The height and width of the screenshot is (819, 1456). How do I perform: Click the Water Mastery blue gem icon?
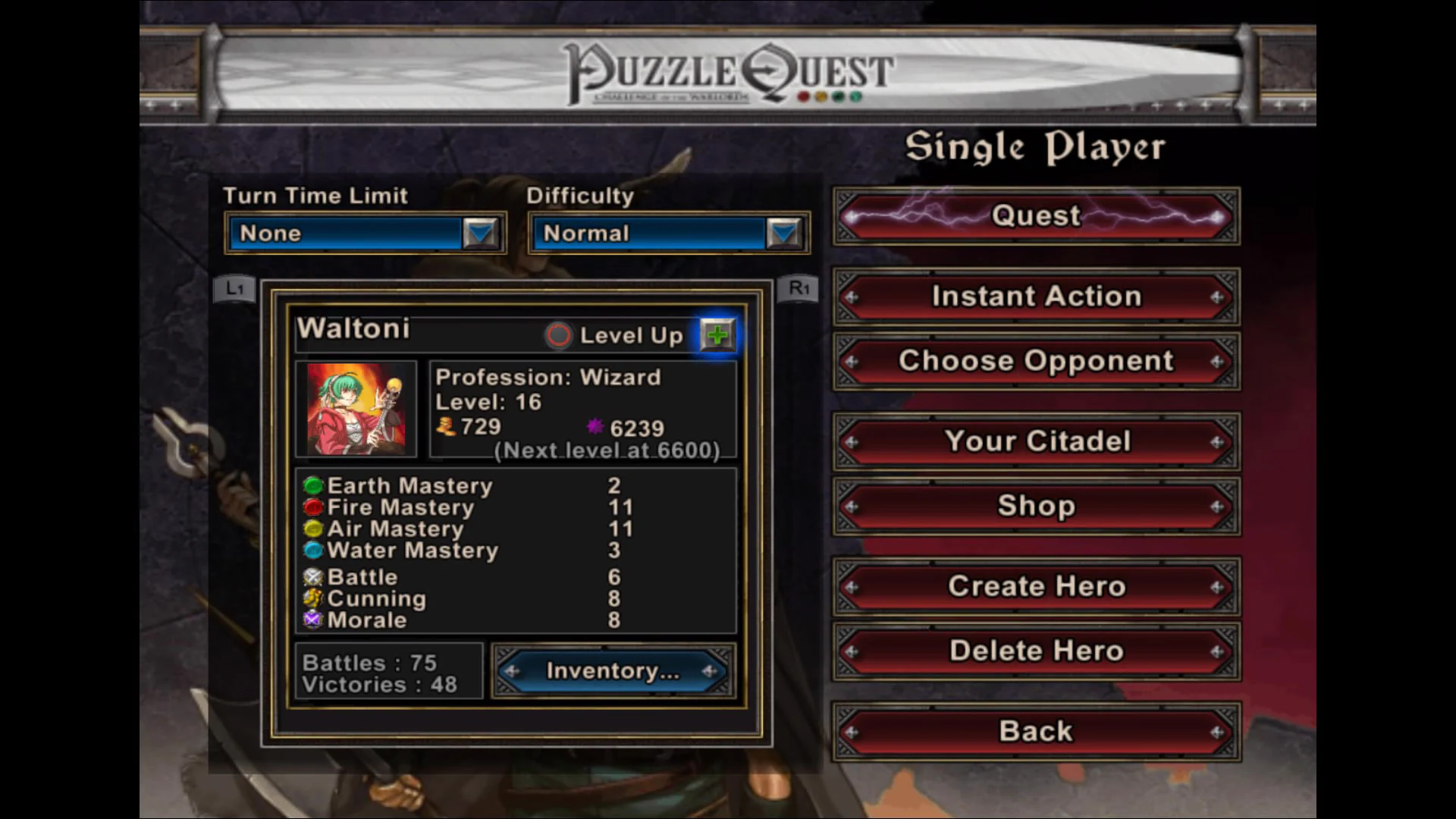pos(312,551)
